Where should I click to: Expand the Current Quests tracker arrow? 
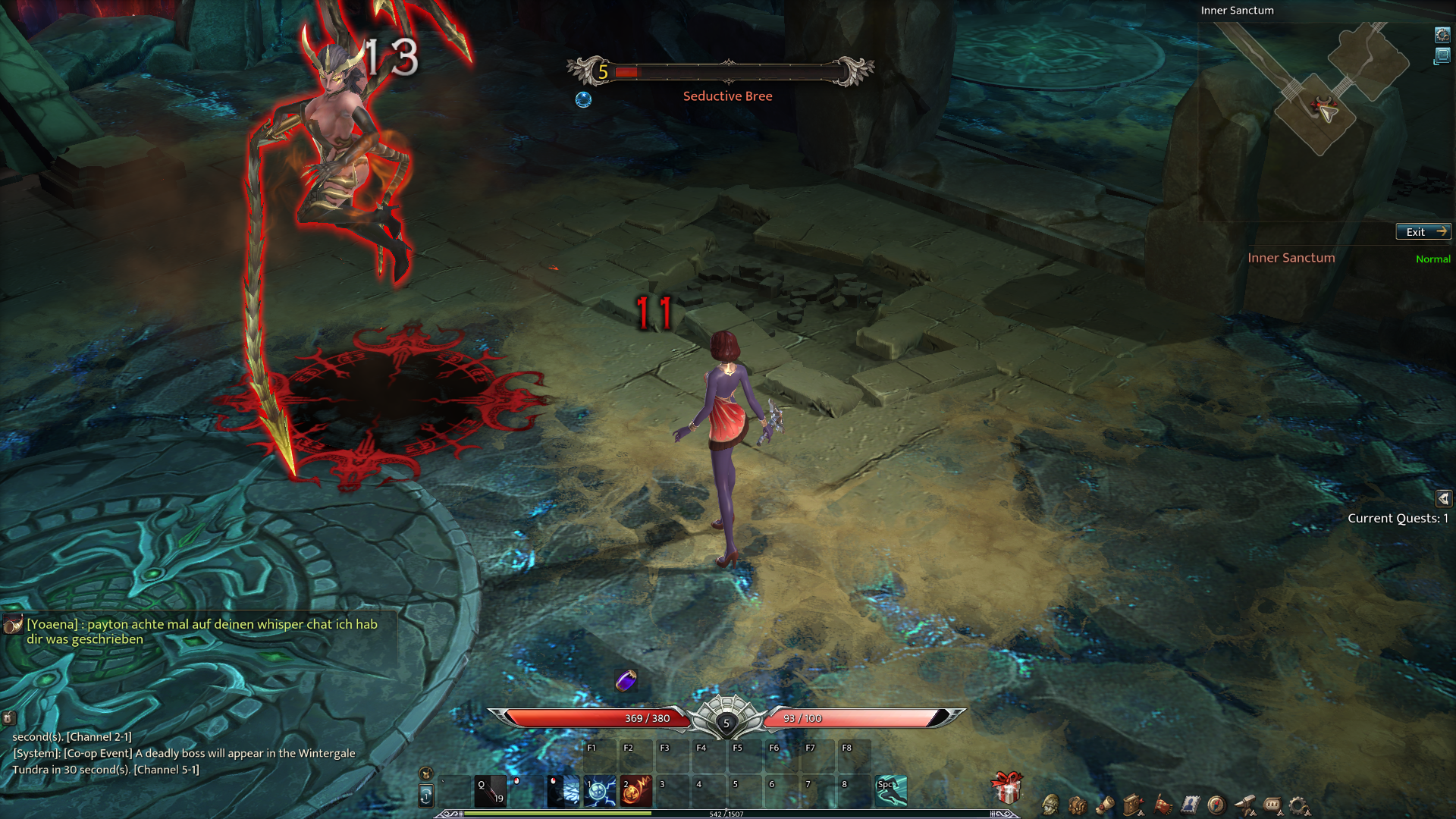(x=1443, y=498)
